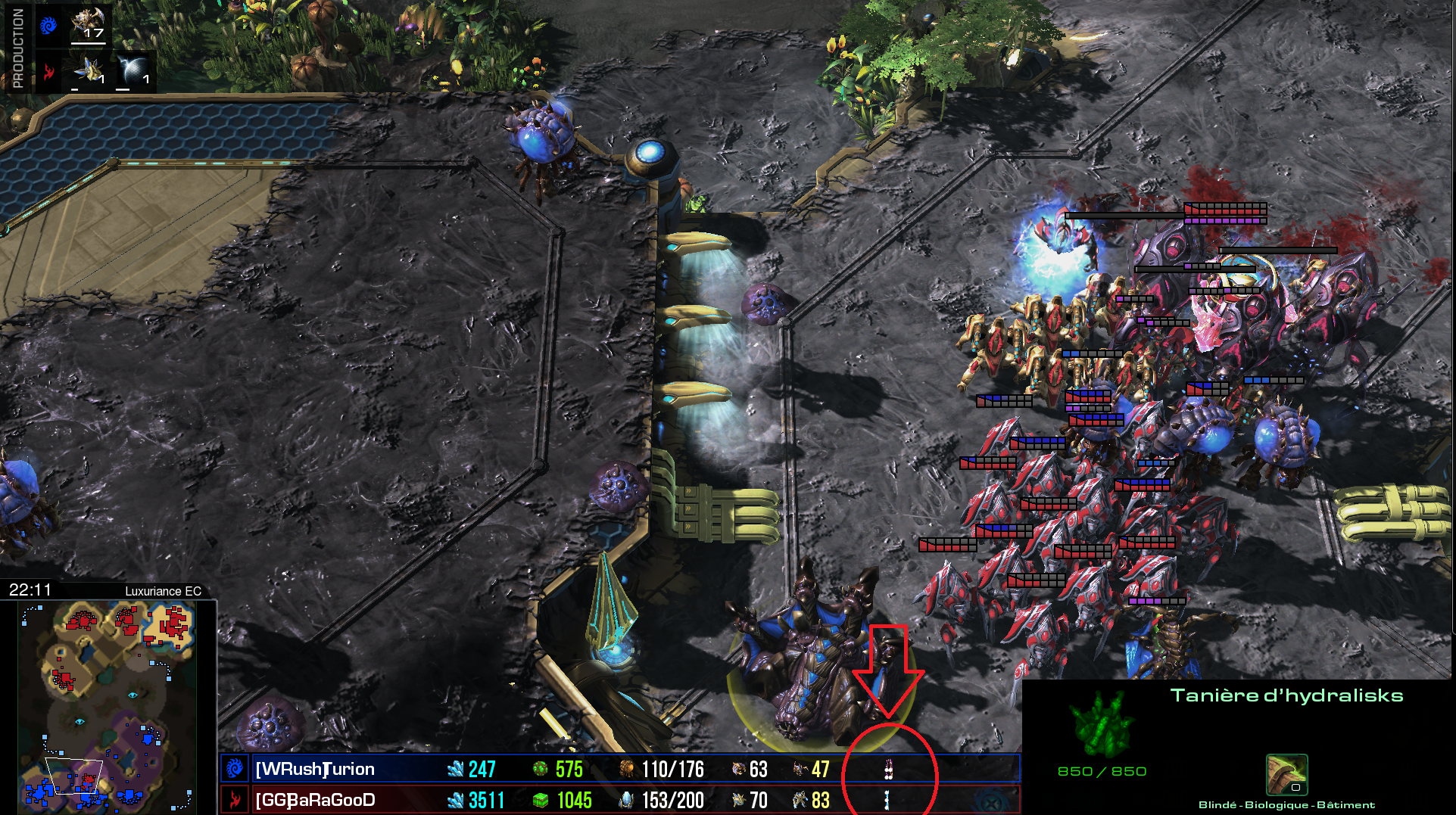Open the vertical Production panel tab

click(x=17, y=48)
